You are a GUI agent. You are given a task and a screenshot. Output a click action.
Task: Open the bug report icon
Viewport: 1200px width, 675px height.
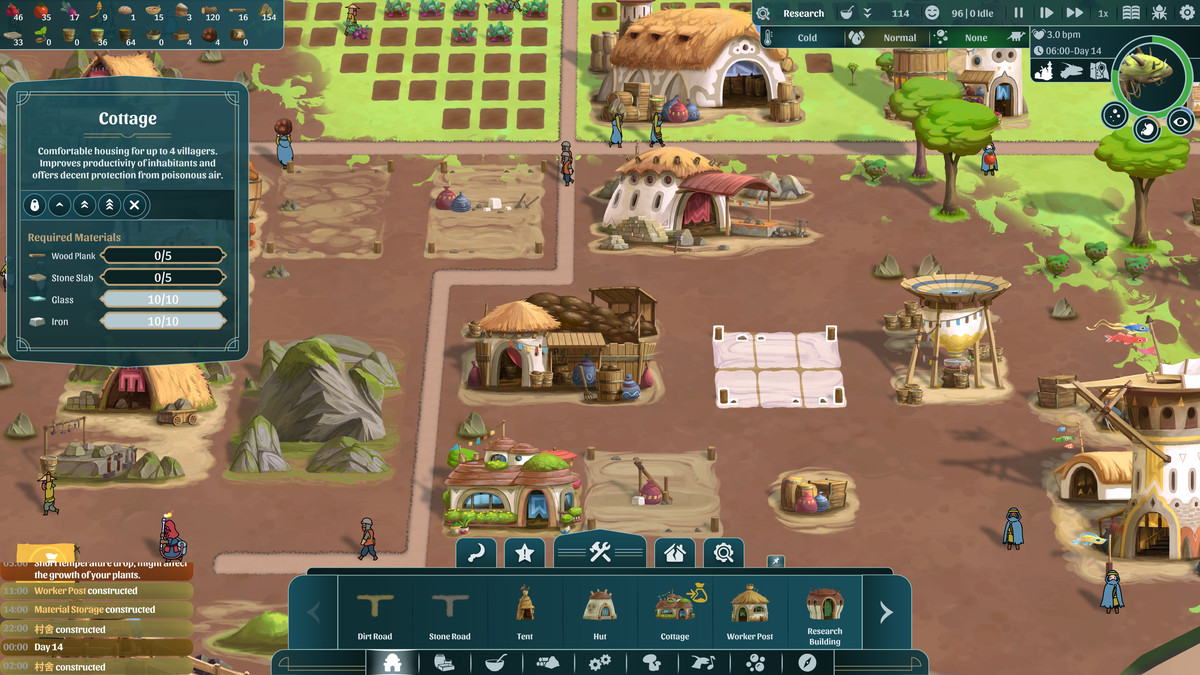[1159, 14]
